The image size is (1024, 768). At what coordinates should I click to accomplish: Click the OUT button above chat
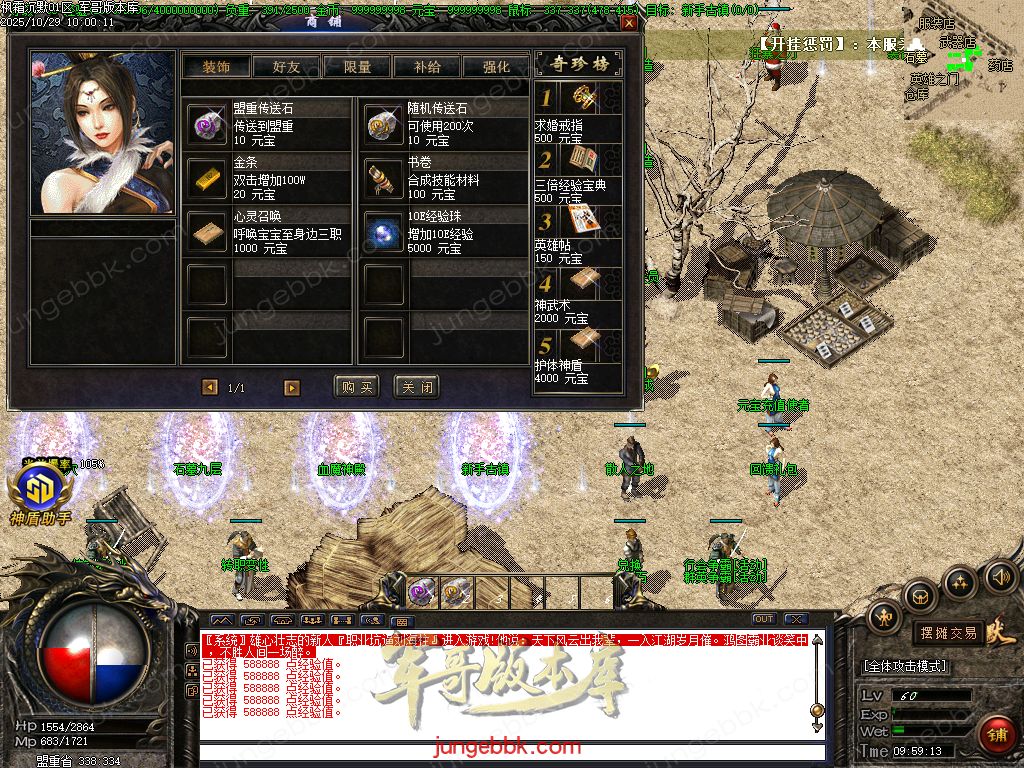[764, 619]
